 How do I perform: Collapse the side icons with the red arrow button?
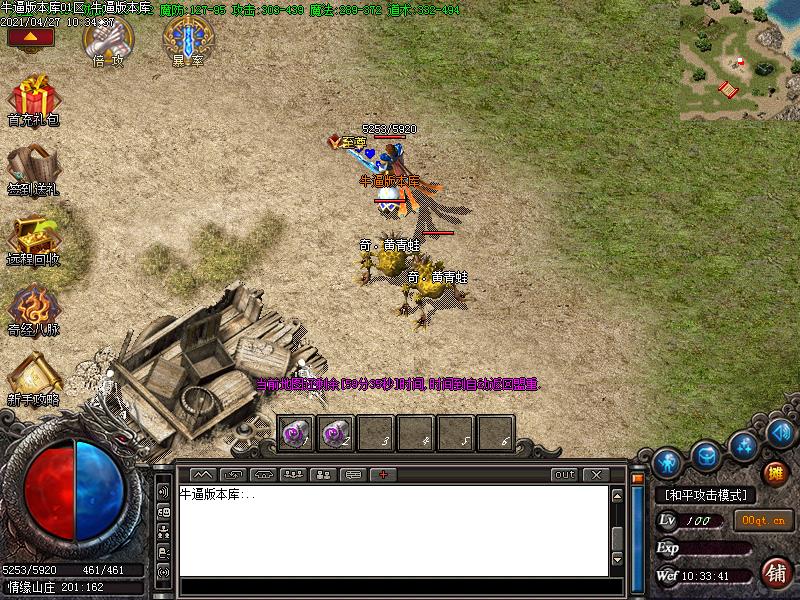[x=30, y=37]
